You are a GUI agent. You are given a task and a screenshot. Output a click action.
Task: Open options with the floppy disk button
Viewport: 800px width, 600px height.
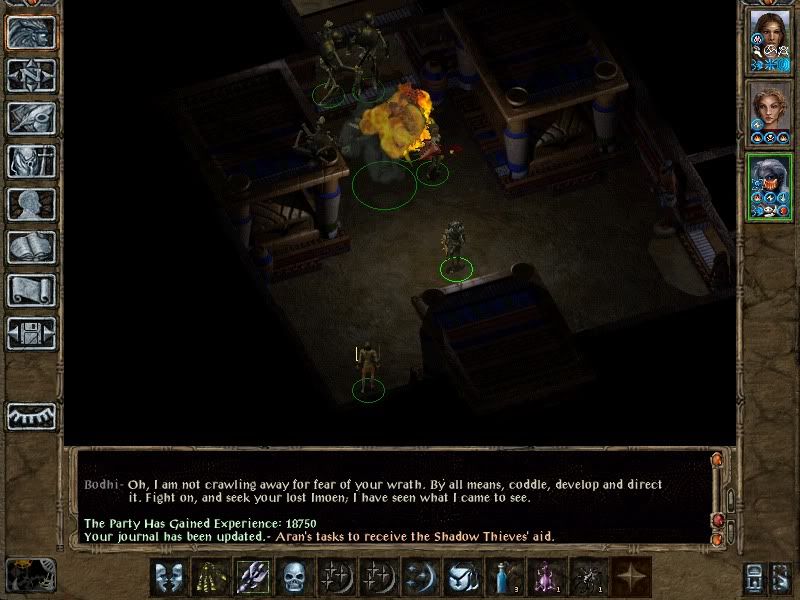click(x=31, y=333)
